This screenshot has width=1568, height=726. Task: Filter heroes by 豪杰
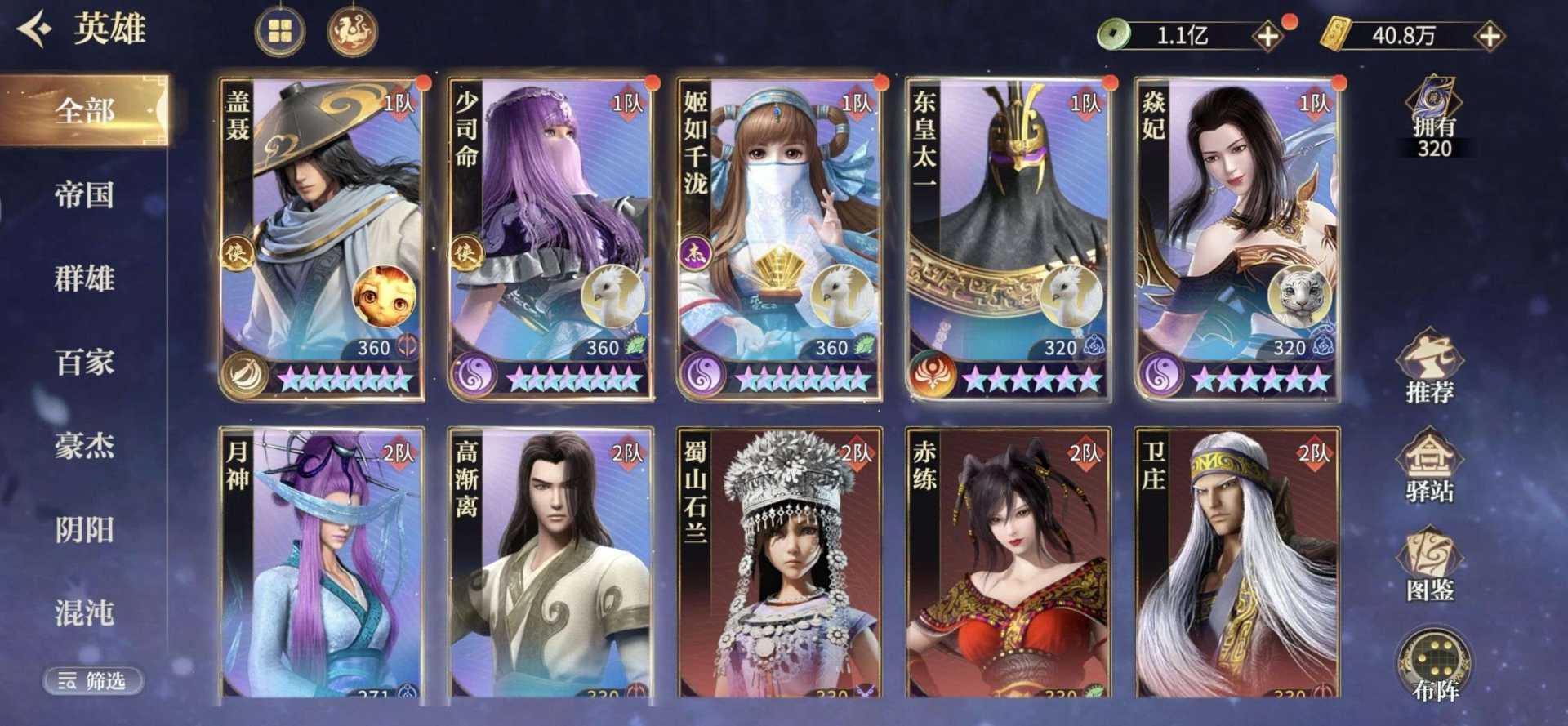[84, 446]
